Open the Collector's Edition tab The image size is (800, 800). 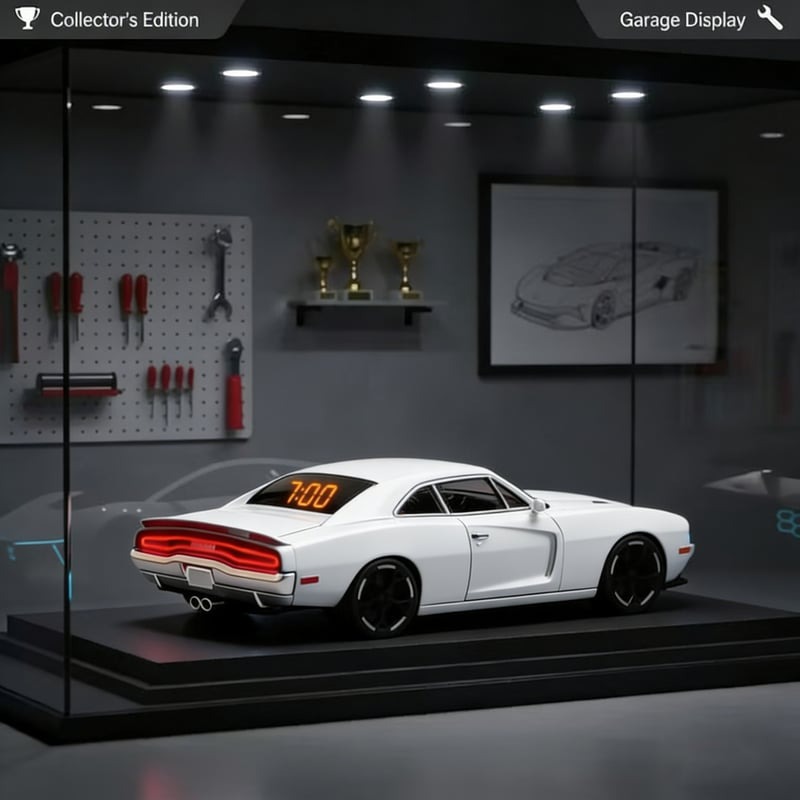point(110,19)
